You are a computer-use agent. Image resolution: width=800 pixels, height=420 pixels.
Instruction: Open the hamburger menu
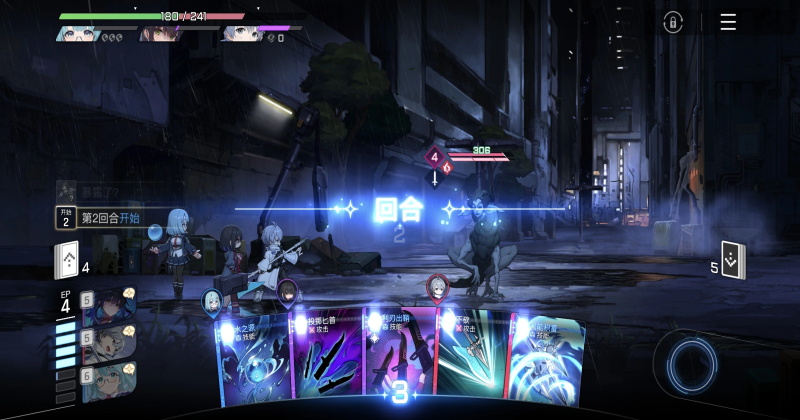pyautogui.click(x=728, y=22)
